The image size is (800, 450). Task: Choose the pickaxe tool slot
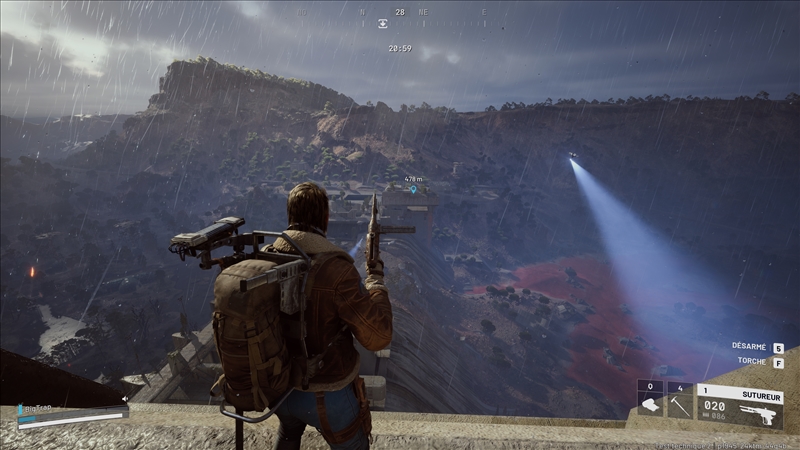click(679, 404)
